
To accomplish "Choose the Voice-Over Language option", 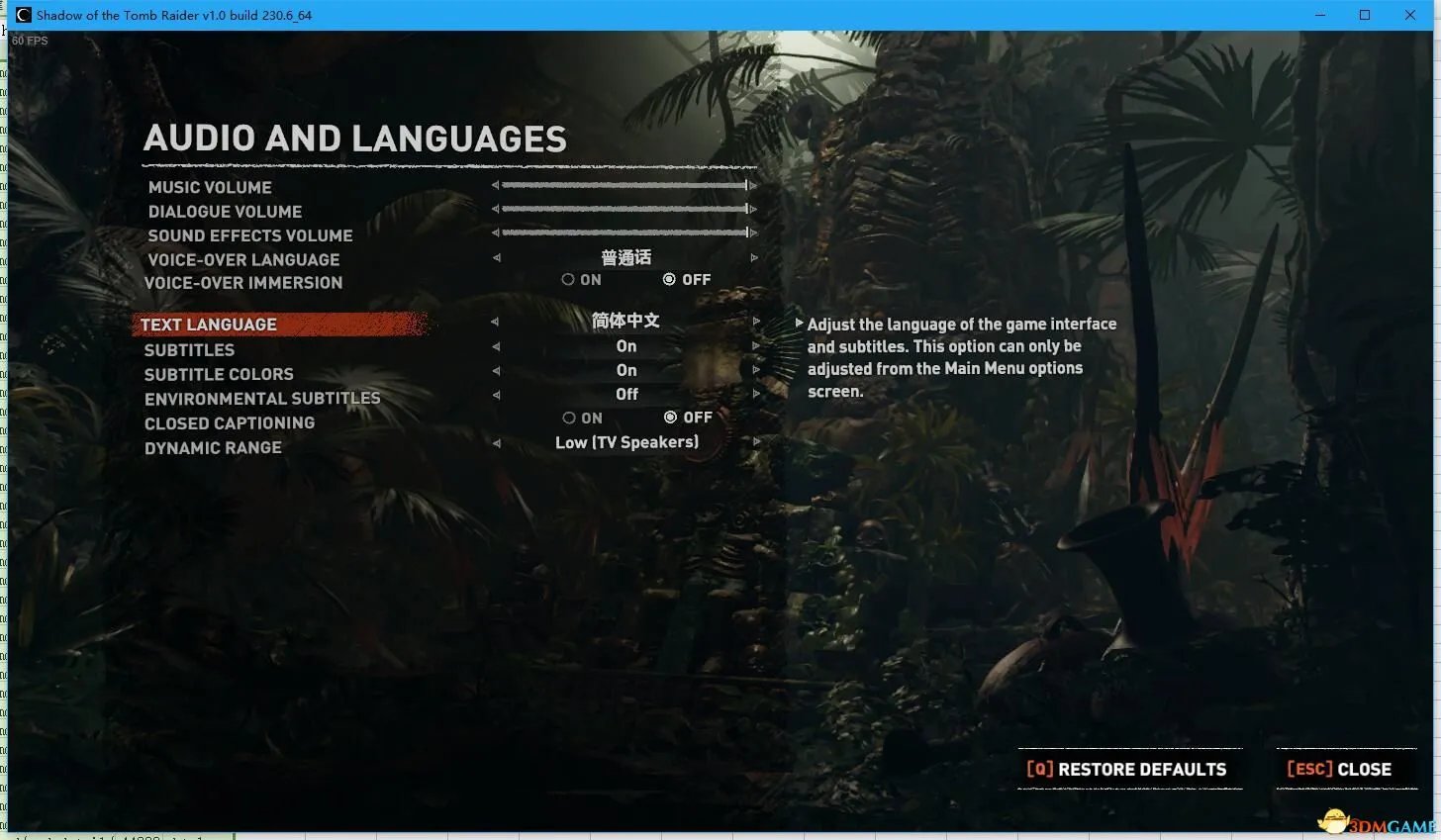I will [x=243, y=259].
